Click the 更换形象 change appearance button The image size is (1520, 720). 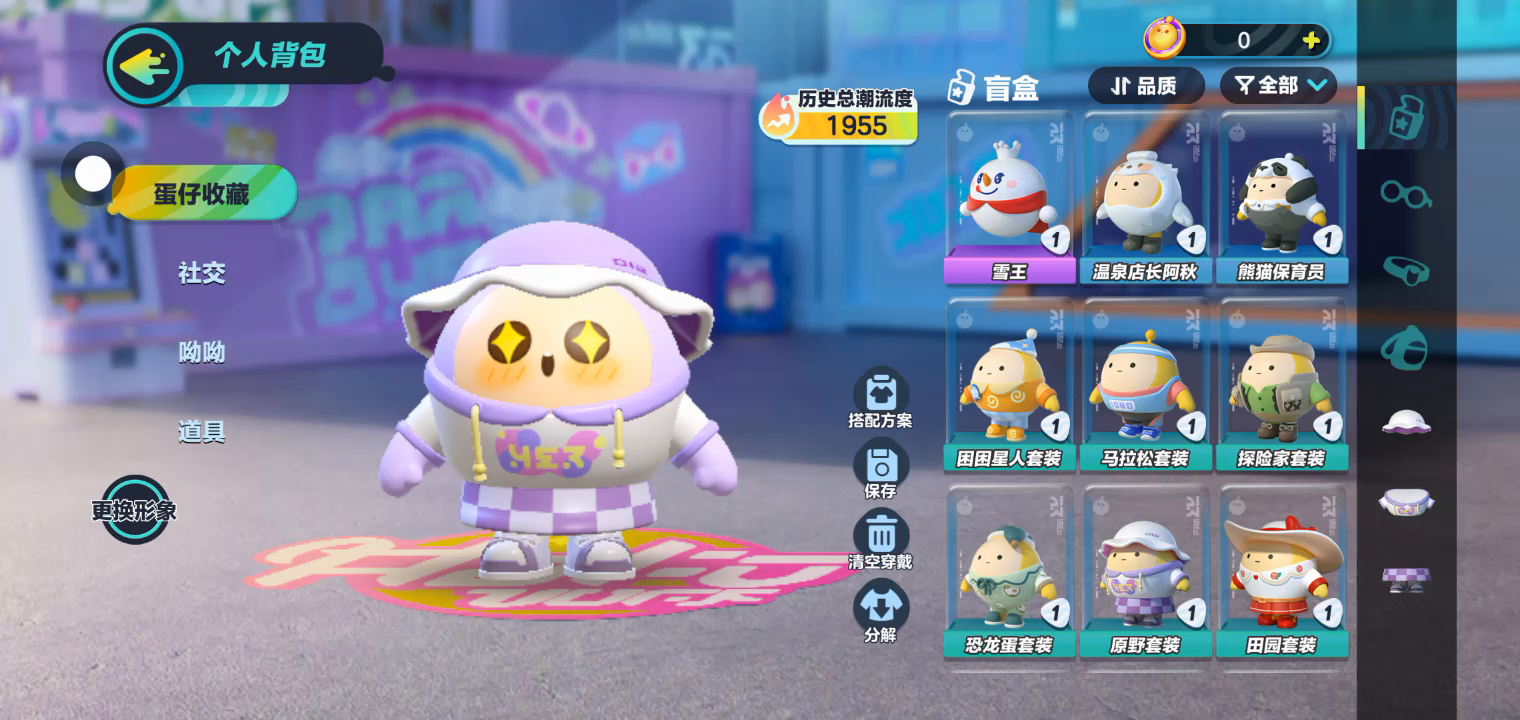point(135,510)
